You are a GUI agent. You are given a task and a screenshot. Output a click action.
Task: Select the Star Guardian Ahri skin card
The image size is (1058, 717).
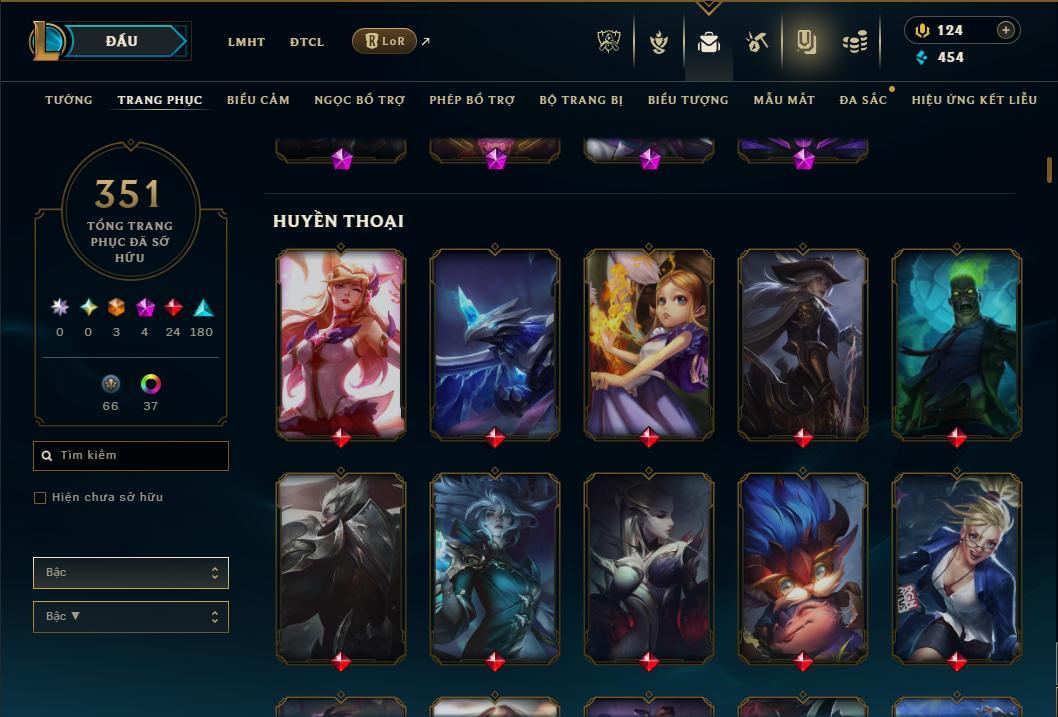click(x=341, y=341)
